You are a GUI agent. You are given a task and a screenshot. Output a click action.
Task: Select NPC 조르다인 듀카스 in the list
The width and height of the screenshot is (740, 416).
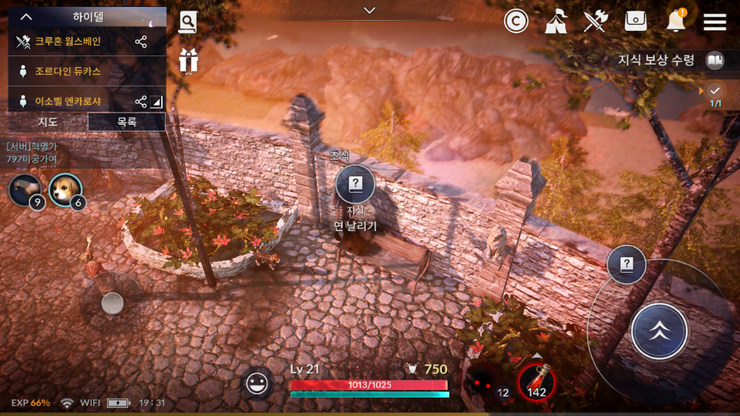tap(68, 72)
